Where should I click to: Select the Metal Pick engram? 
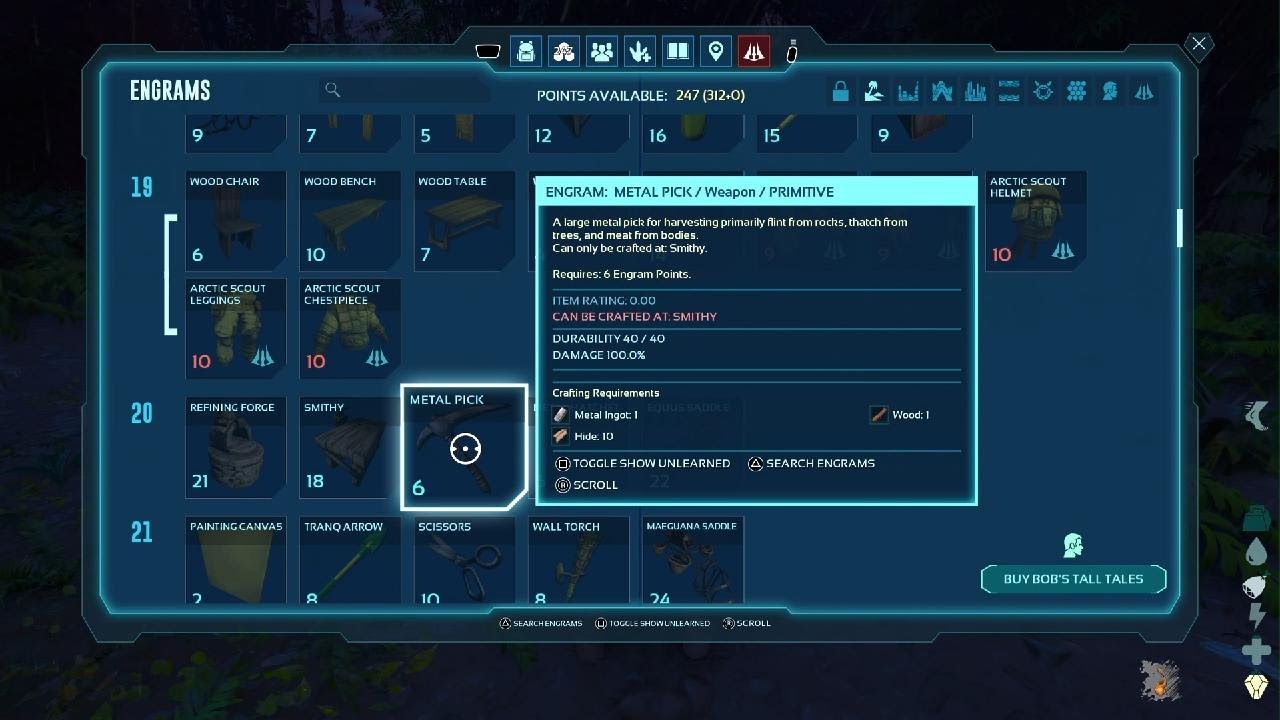click(x=464, y=447)
